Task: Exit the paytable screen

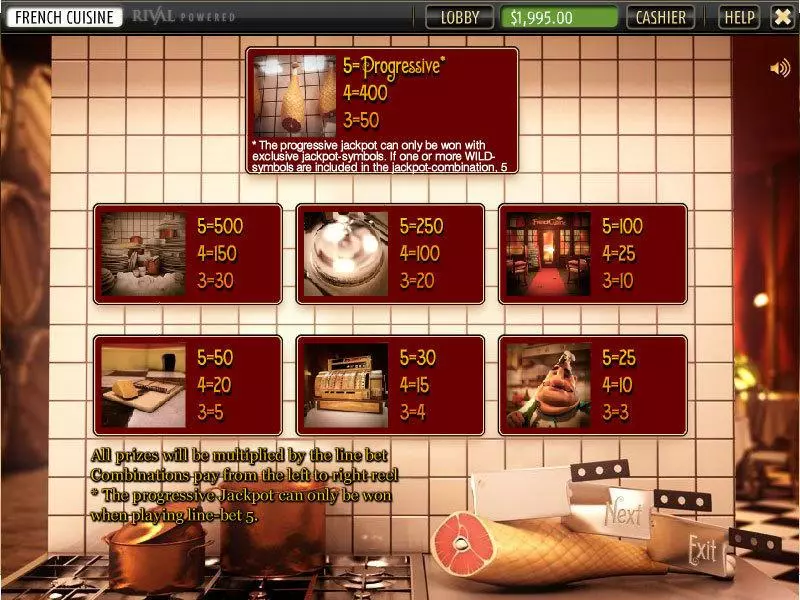Action: point(703,547)
